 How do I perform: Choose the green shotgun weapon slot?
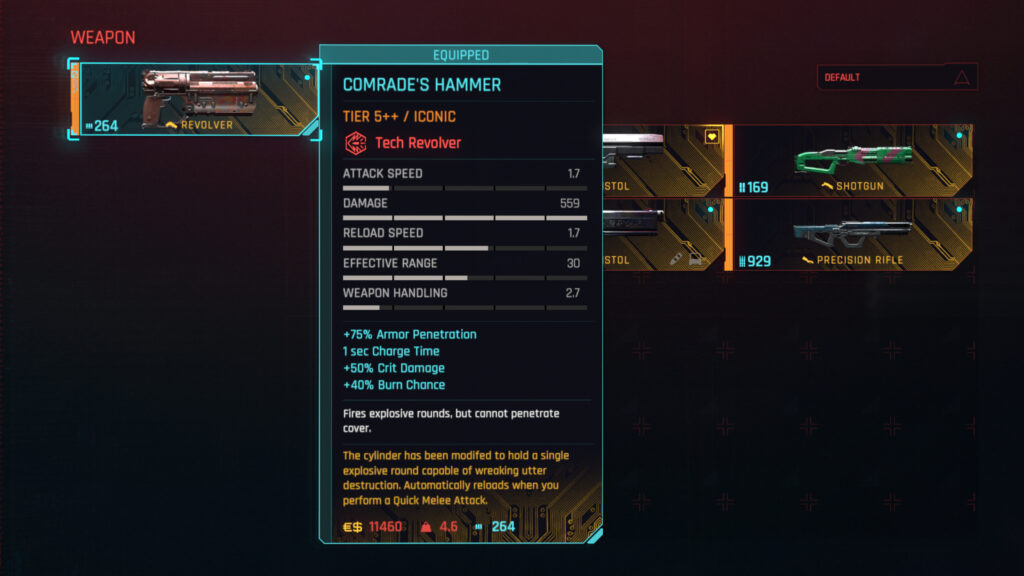point(850,160)
